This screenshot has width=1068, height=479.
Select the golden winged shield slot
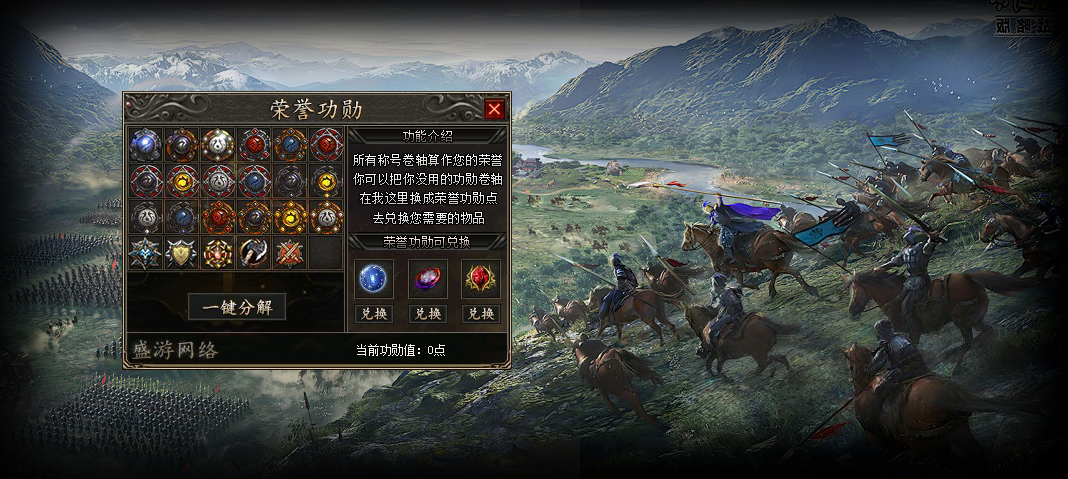(x=181, y=253)
